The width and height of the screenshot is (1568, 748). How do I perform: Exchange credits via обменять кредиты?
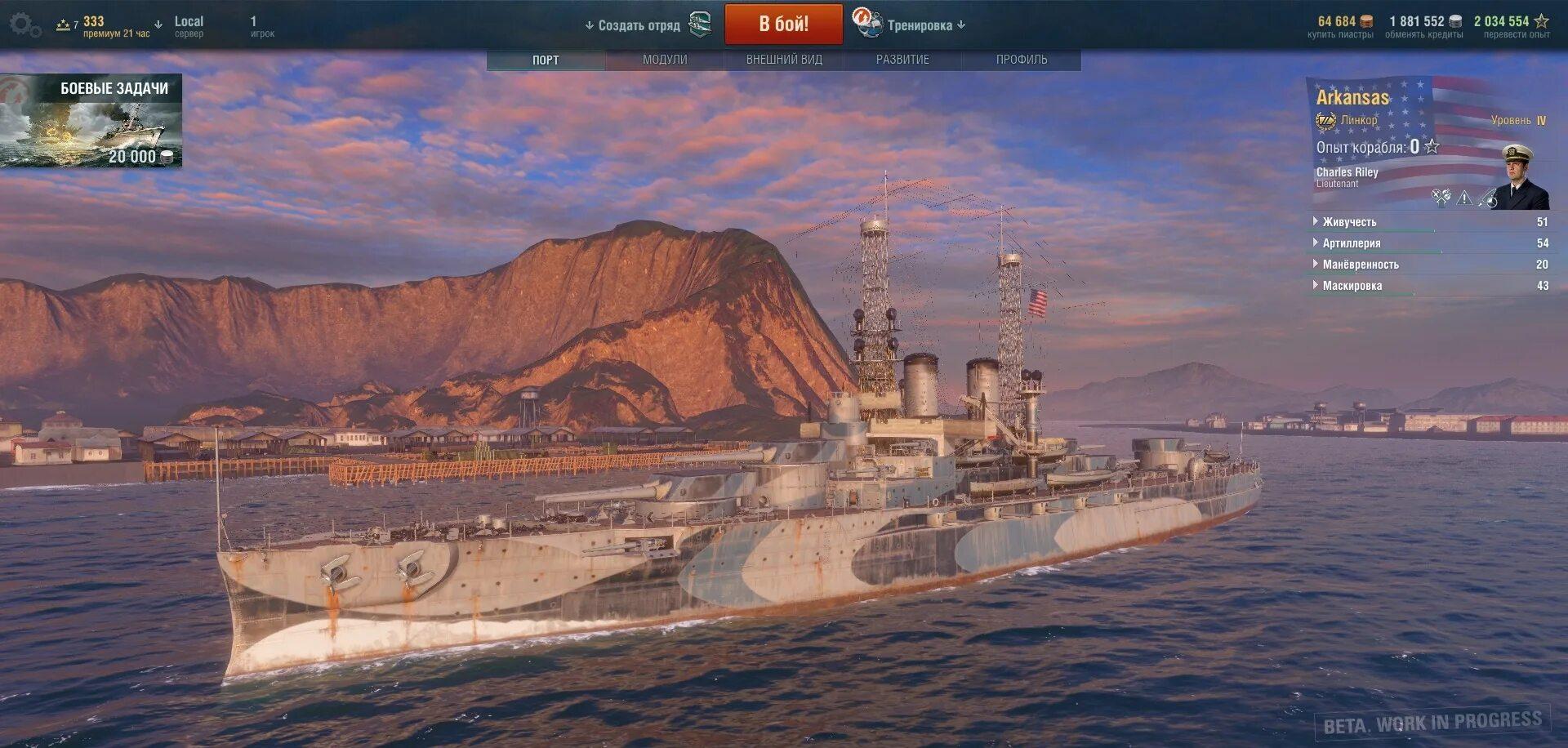tap(1424, 26)
